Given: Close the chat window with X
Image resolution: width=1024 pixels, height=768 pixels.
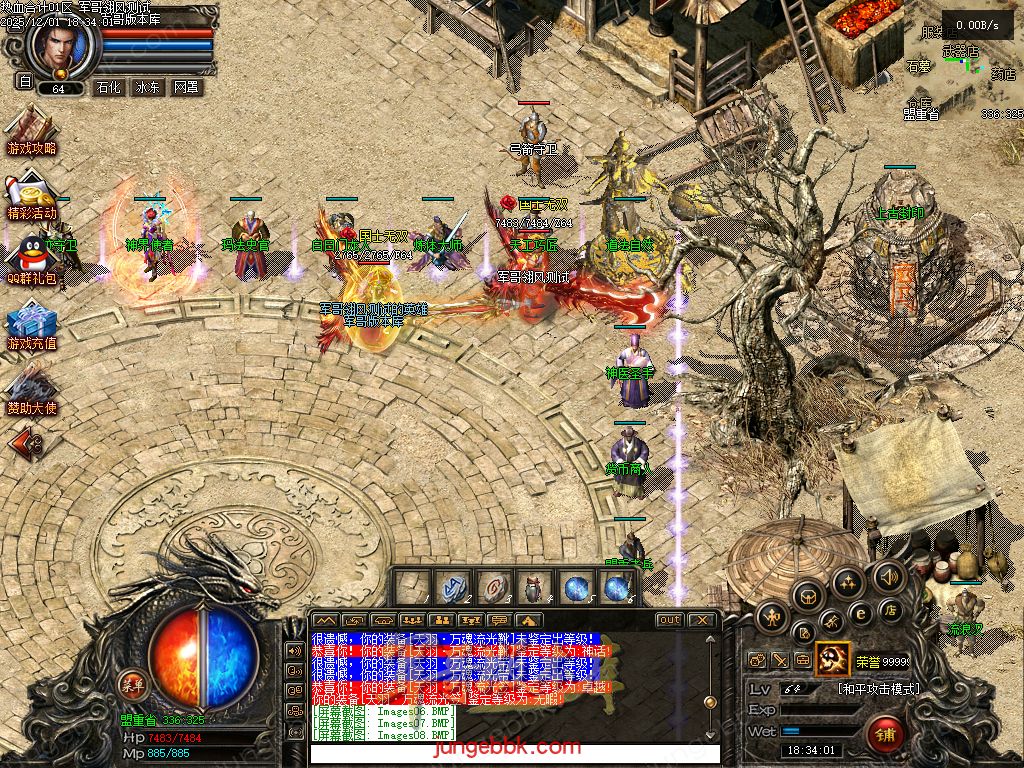Looking at the screenshot, I should [x=703, y=620].
